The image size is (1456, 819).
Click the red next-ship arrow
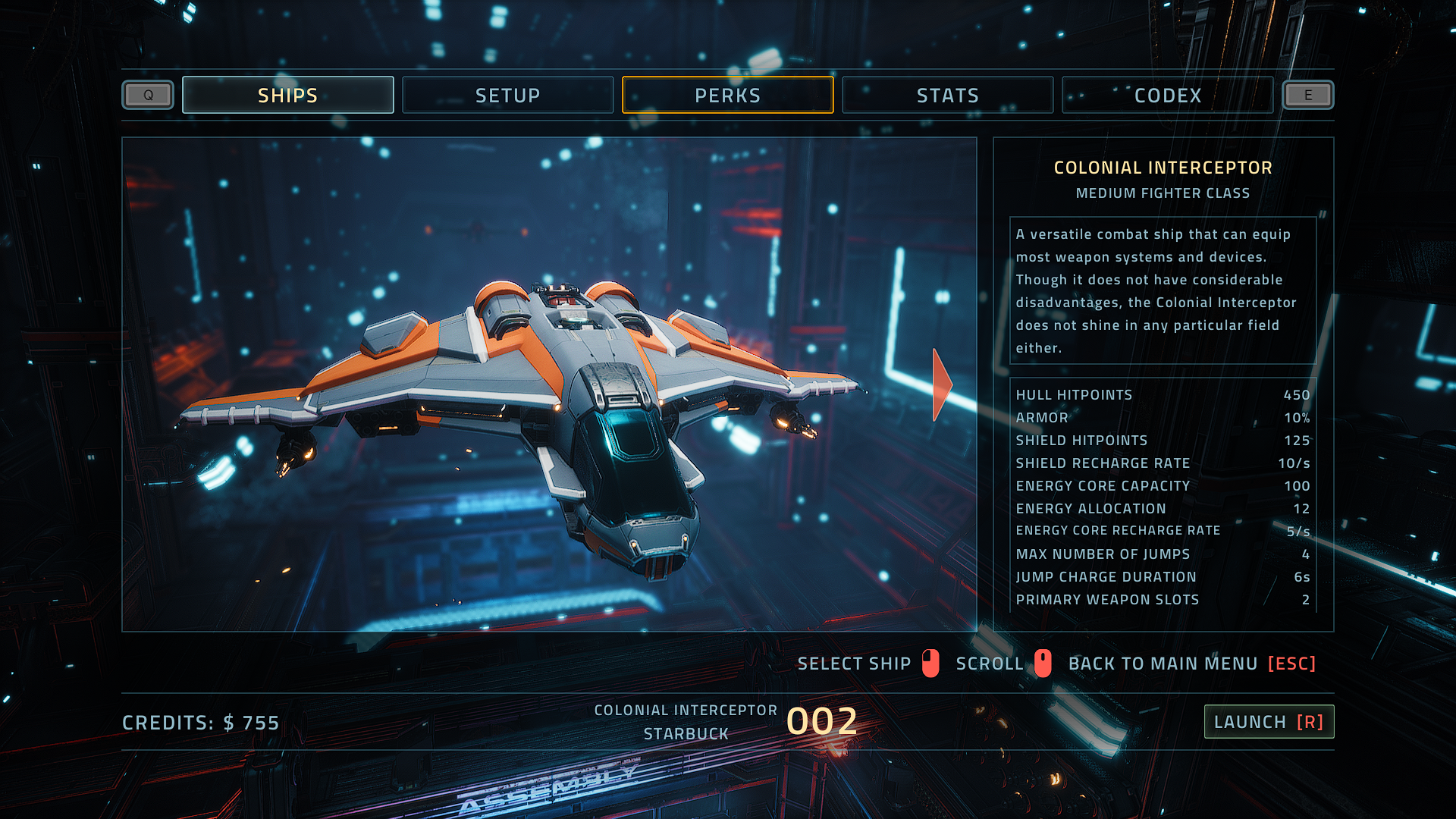click(x=941, y=384)
